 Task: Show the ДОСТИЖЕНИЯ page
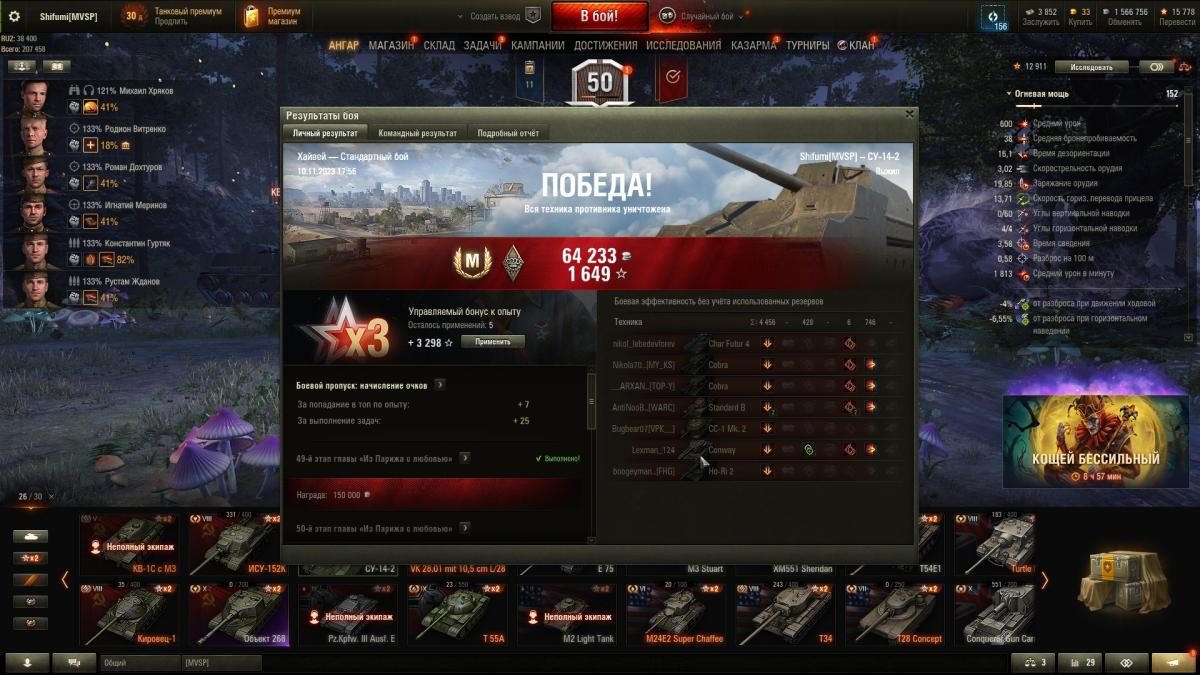605,45
